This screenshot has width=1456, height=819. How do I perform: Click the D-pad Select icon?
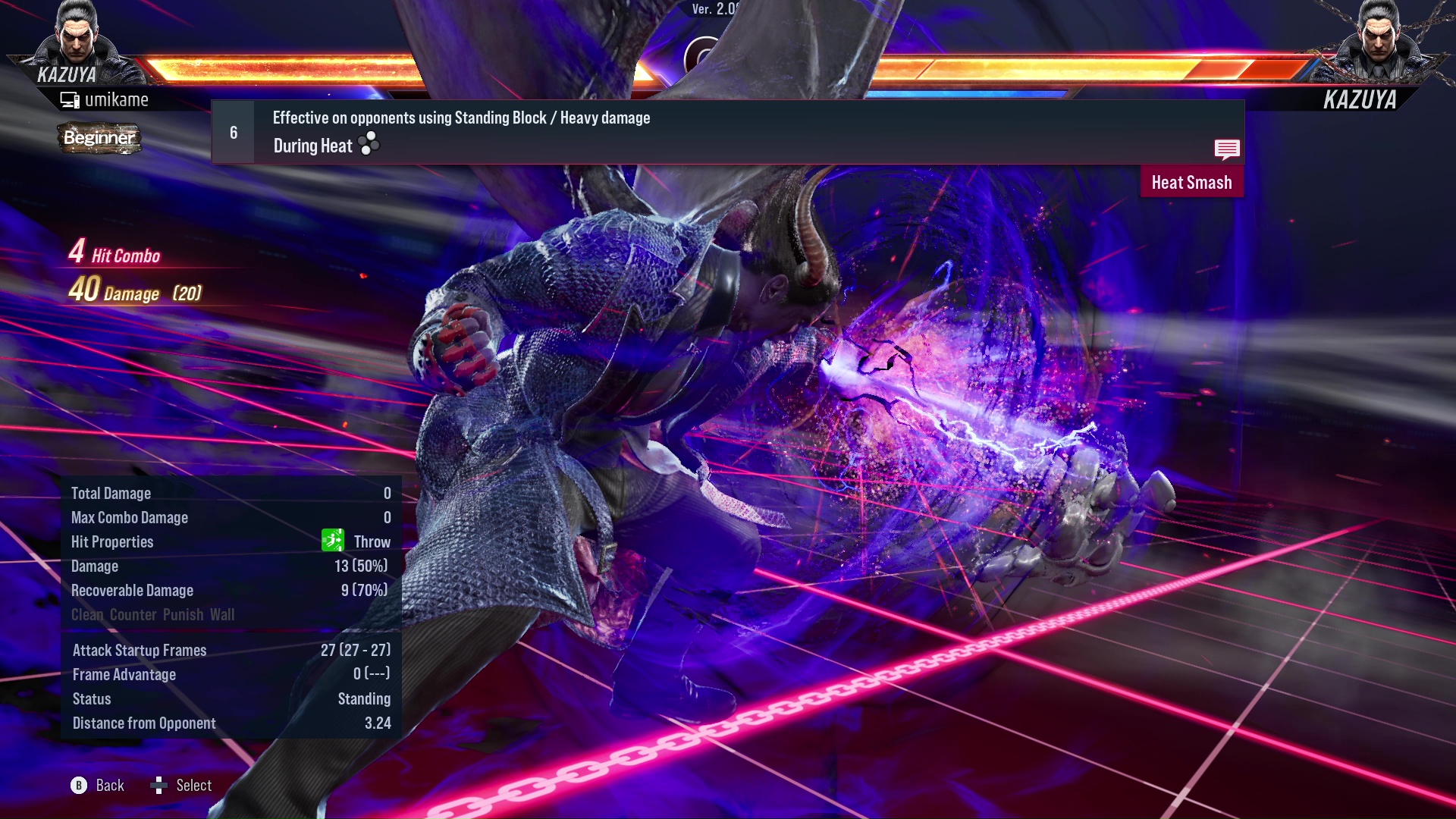159,785
